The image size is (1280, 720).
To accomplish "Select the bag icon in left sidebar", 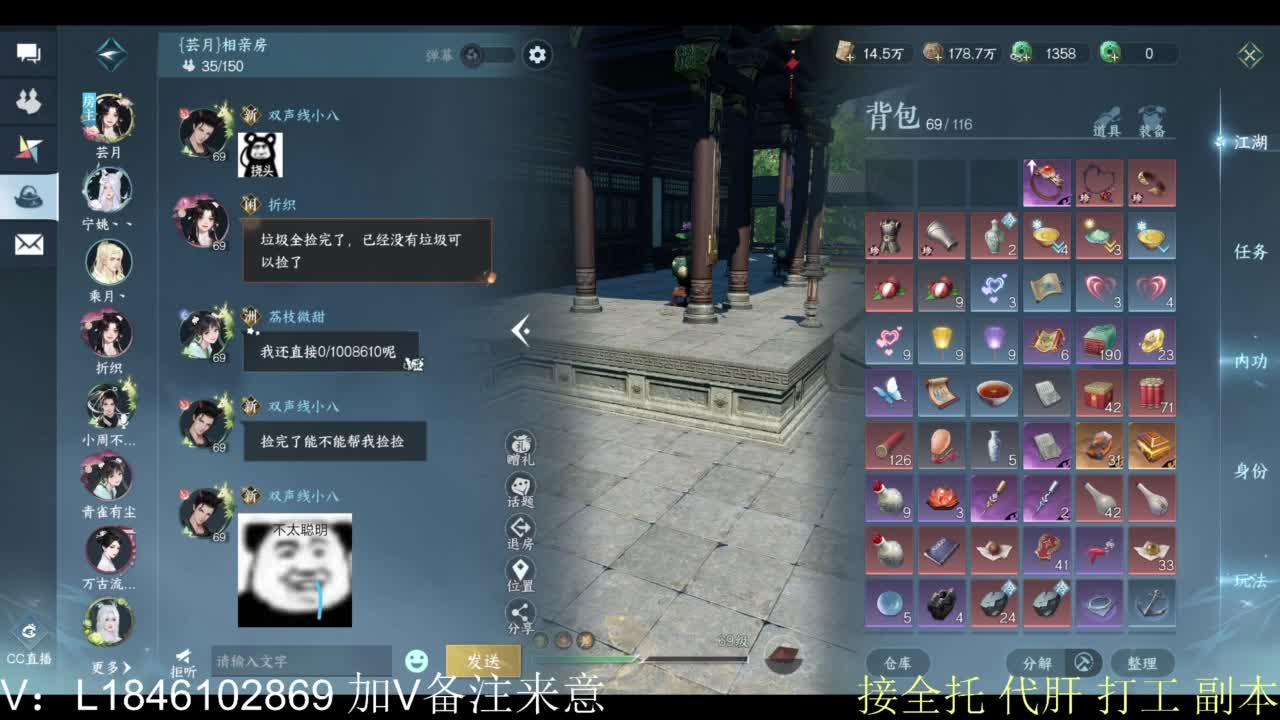I will (x=28, y=196).
